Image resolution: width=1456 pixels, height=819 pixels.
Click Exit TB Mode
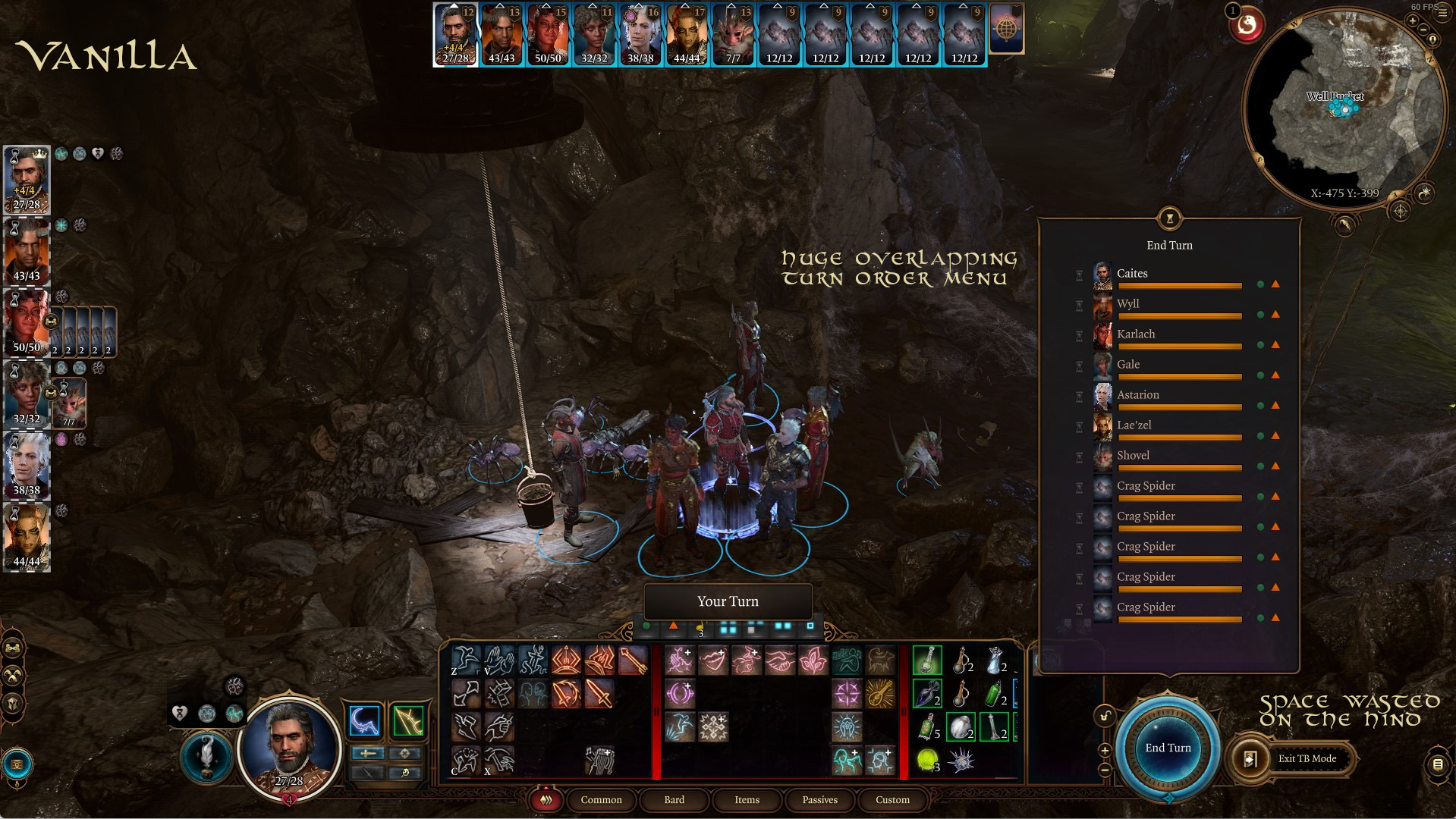click(1307, 758)
